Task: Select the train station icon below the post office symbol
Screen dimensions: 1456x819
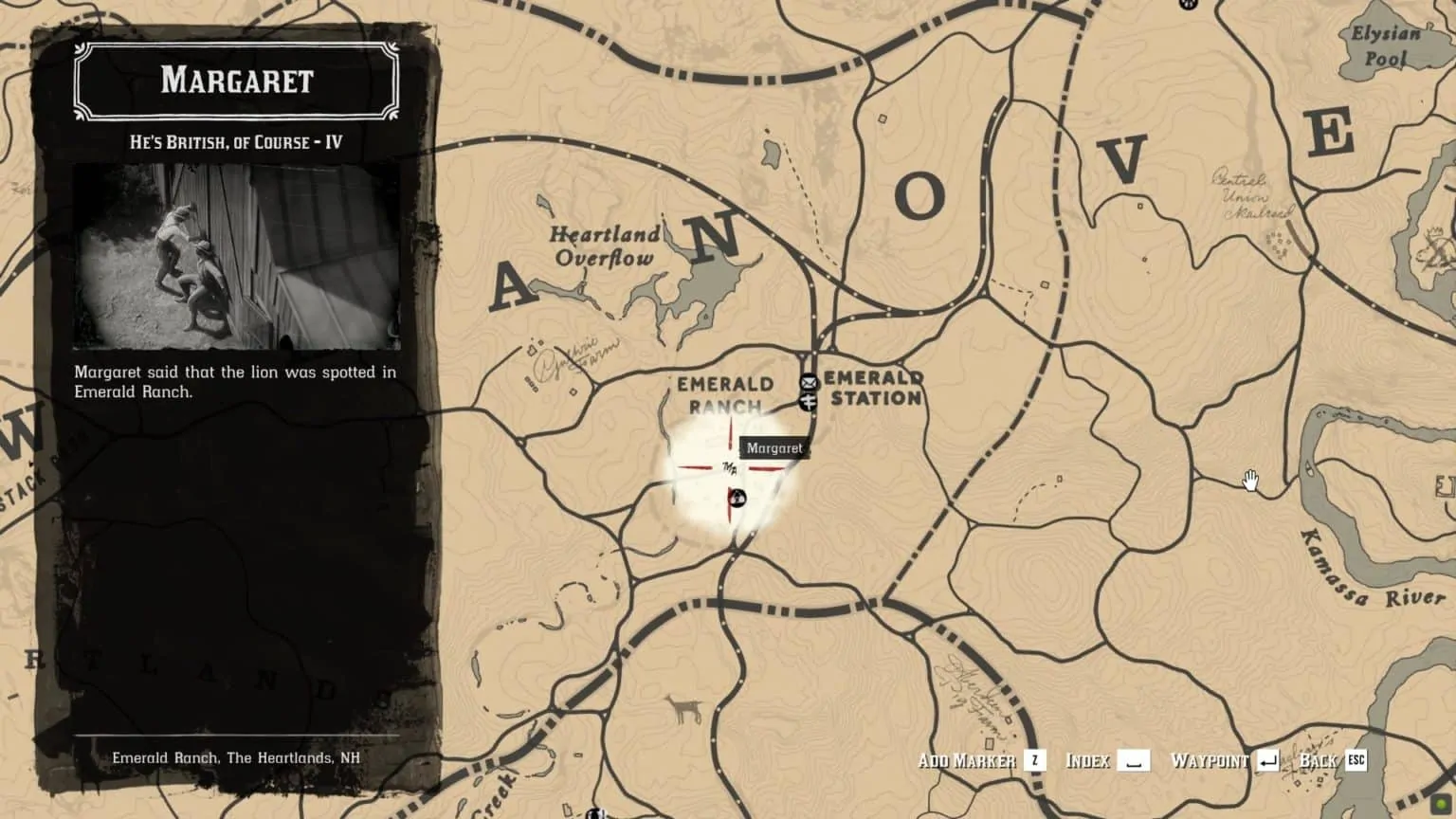Action: [x=810, y=404]
